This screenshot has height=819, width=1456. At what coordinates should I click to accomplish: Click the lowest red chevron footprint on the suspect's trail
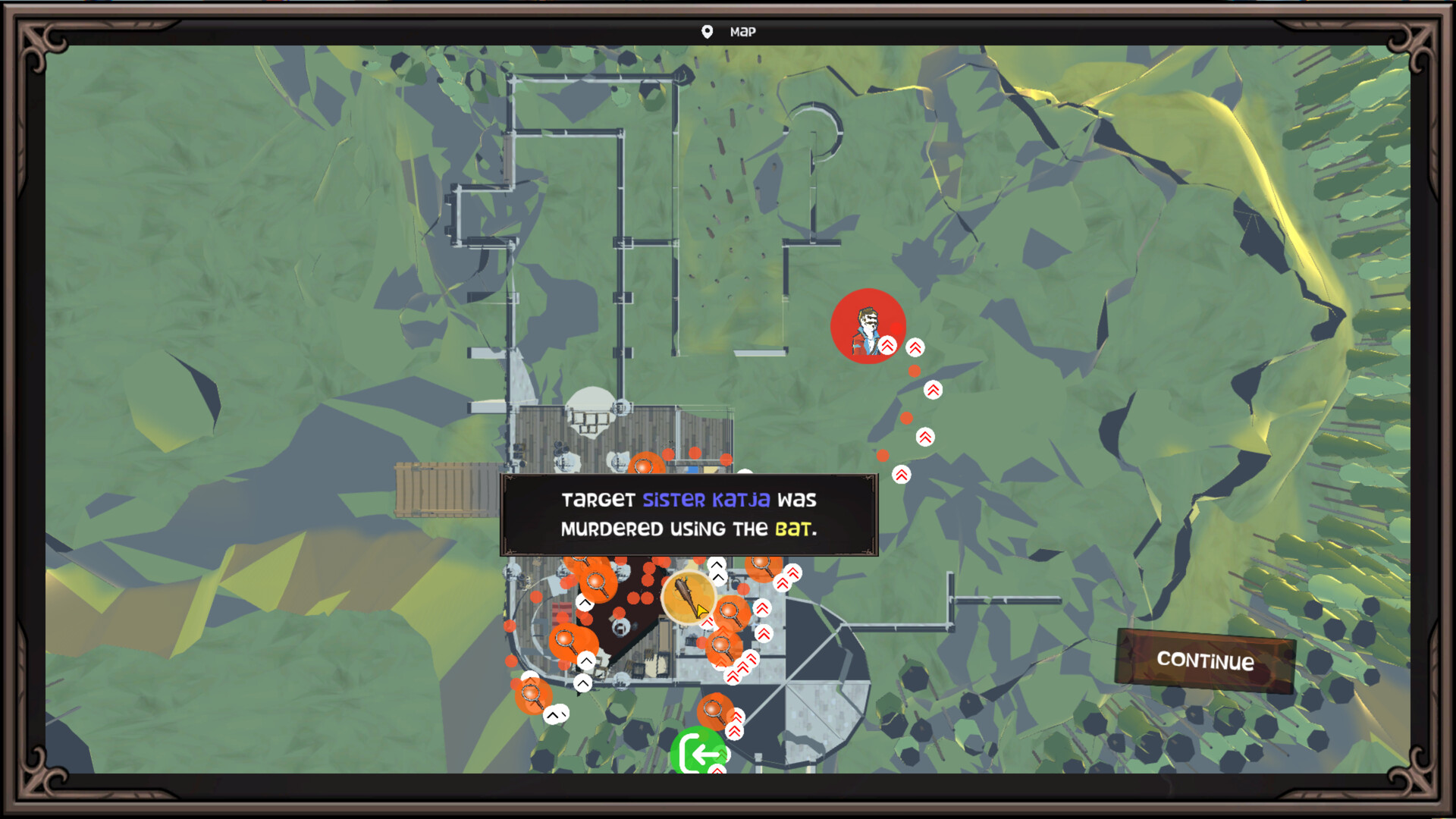click(901, 475)
